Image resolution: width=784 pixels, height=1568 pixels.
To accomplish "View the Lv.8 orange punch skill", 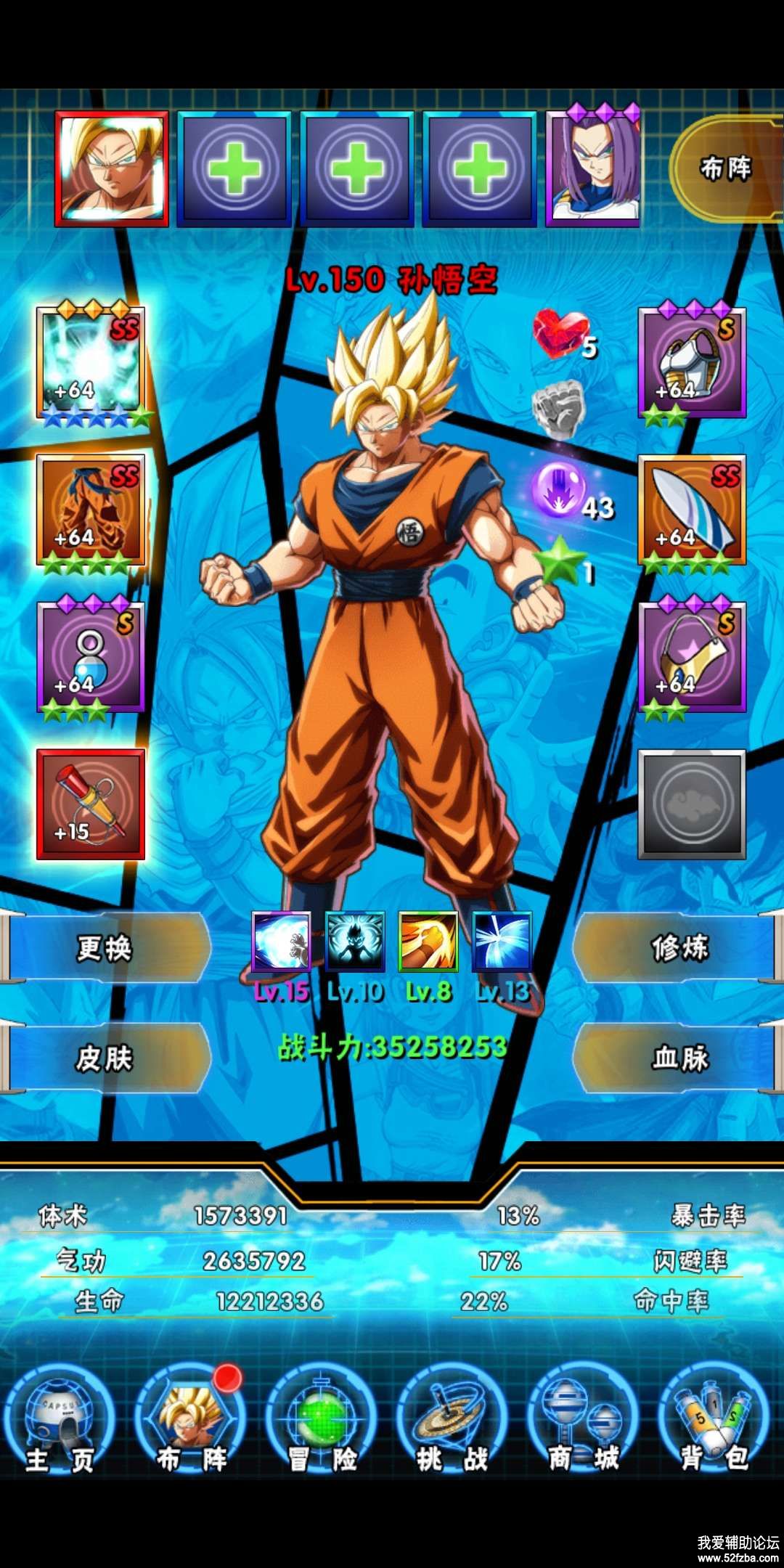I will pyautogui.click(x=428, y=942).
